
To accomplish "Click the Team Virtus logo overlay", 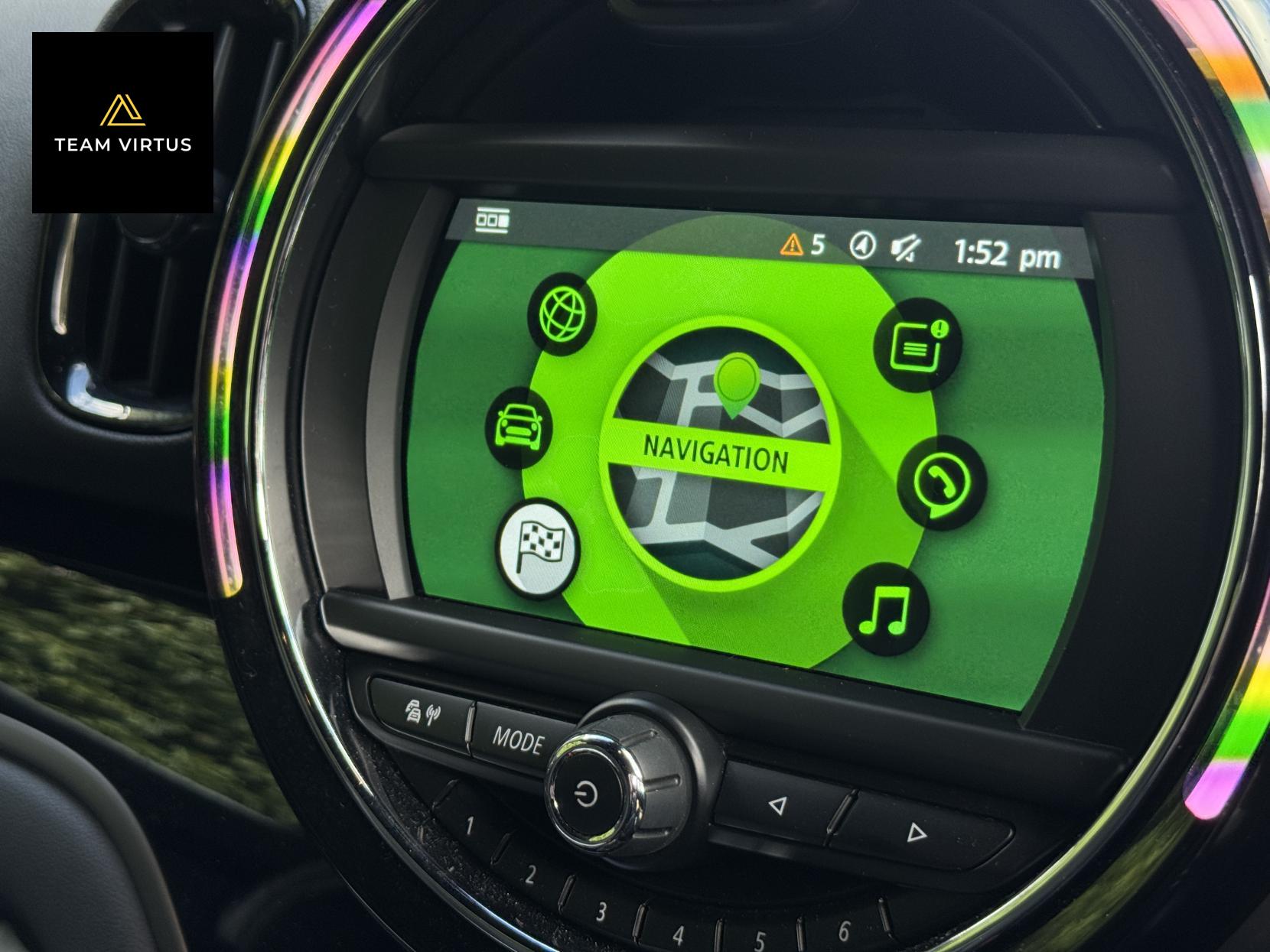I will (x=122, y=122).
